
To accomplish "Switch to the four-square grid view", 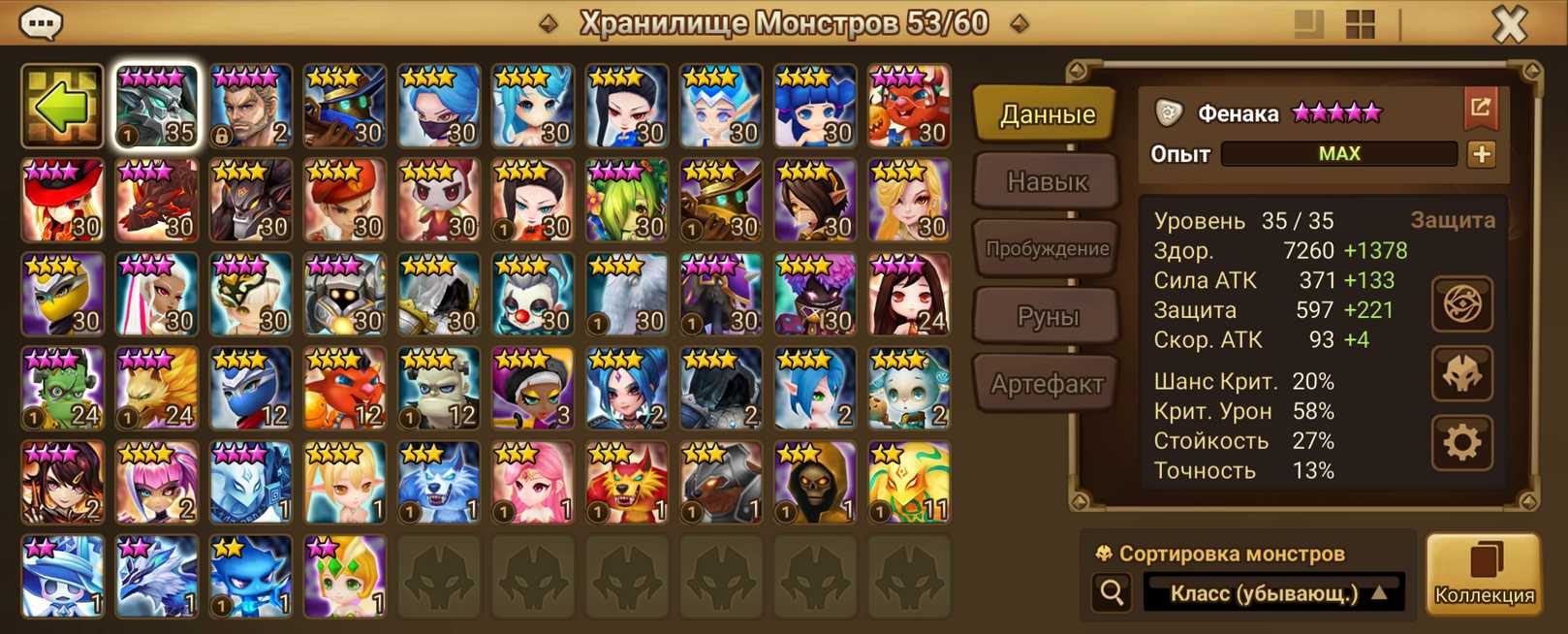I will 1361,24.
